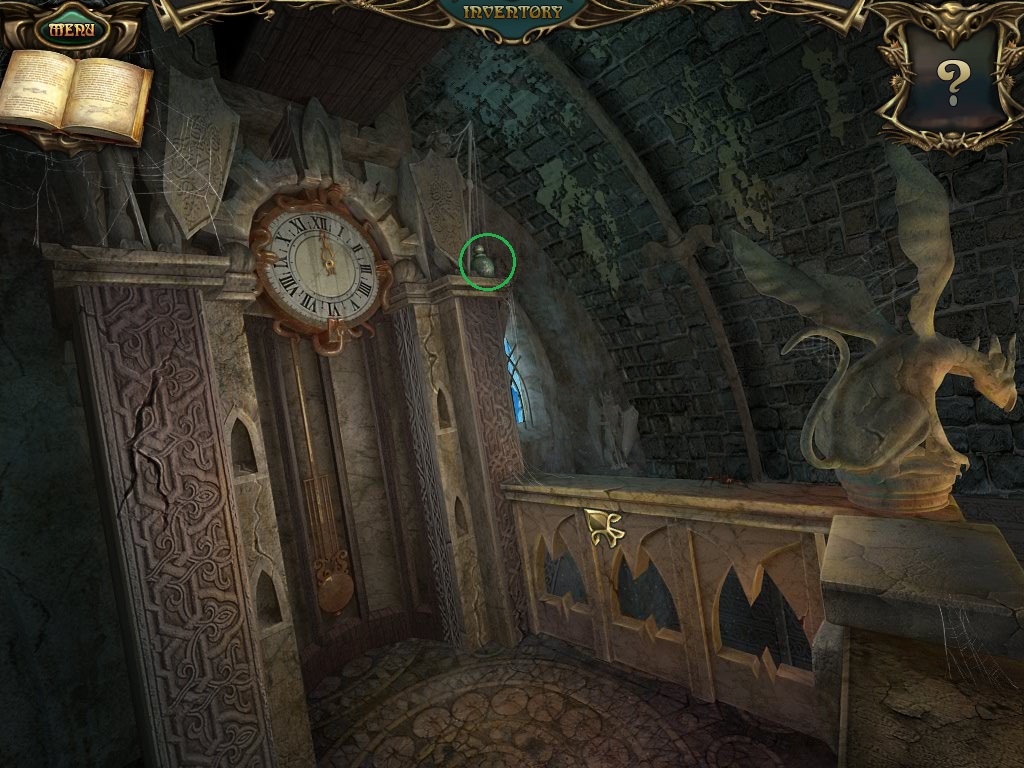Image resolution: width=1024 pixels, height=768 pixels.
Task: Click the question mark hint button
Action: [x=951, y=83]
